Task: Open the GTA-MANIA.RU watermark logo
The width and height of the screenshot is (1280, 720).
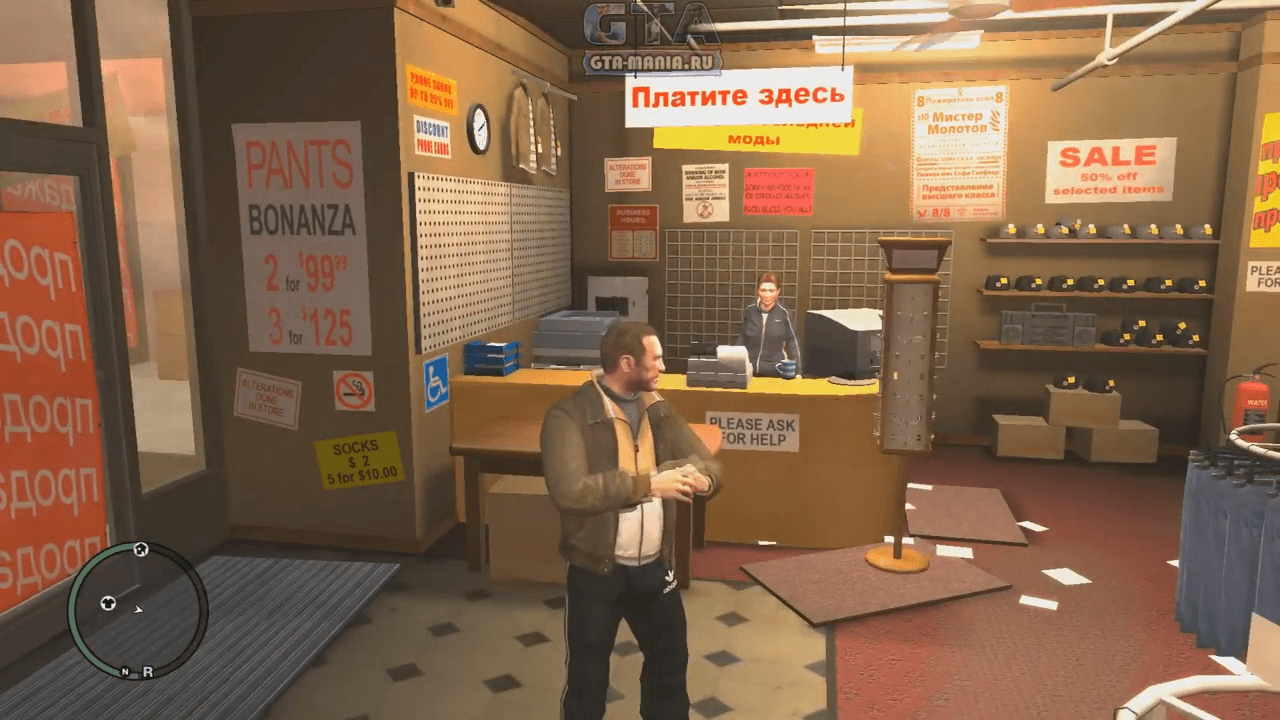Action: pyautogui.click(x=652, y=39)
